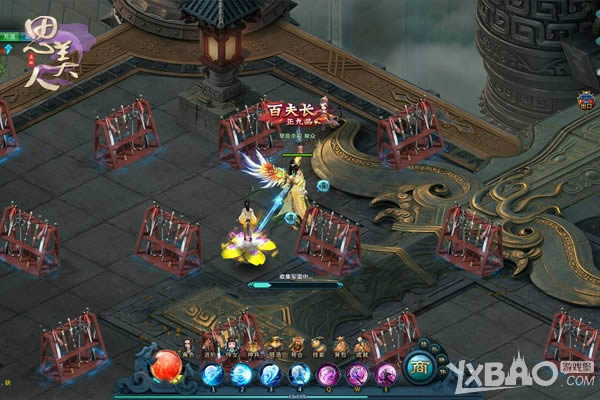Use the blue skill labeled 2

[x=242, y=375]
